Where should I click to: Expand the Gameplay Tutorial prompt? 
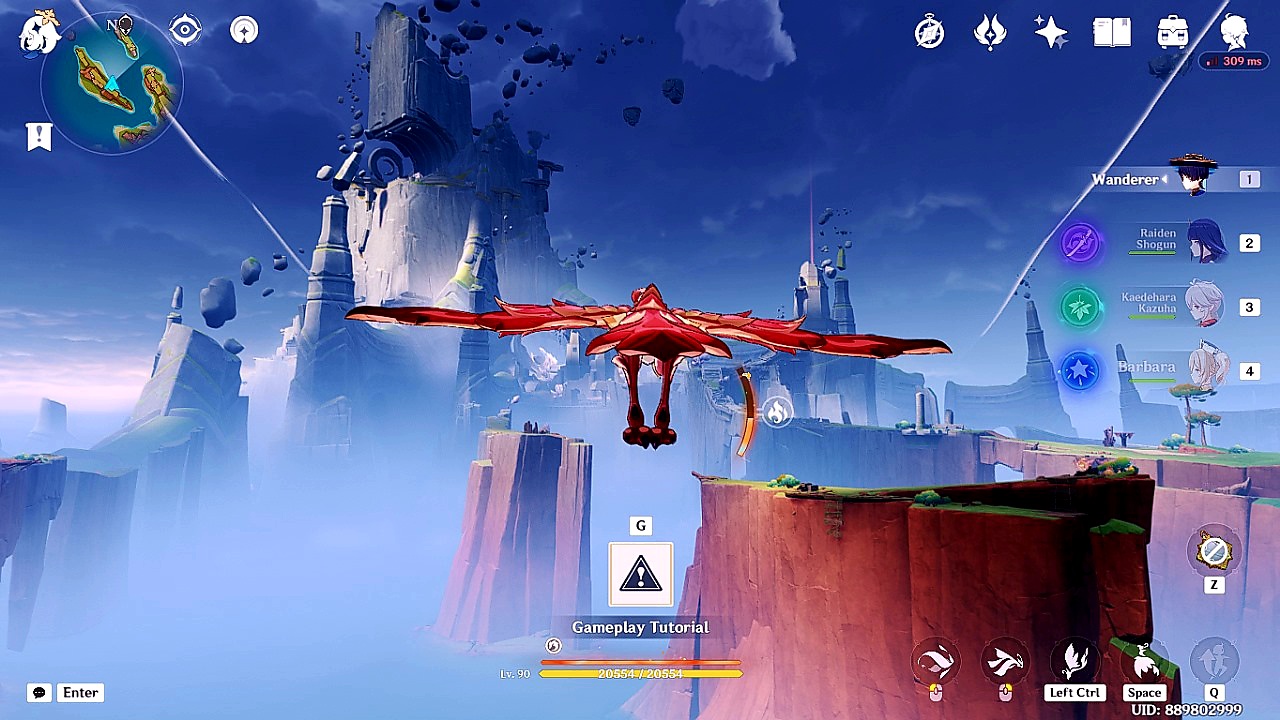point(640,575)
